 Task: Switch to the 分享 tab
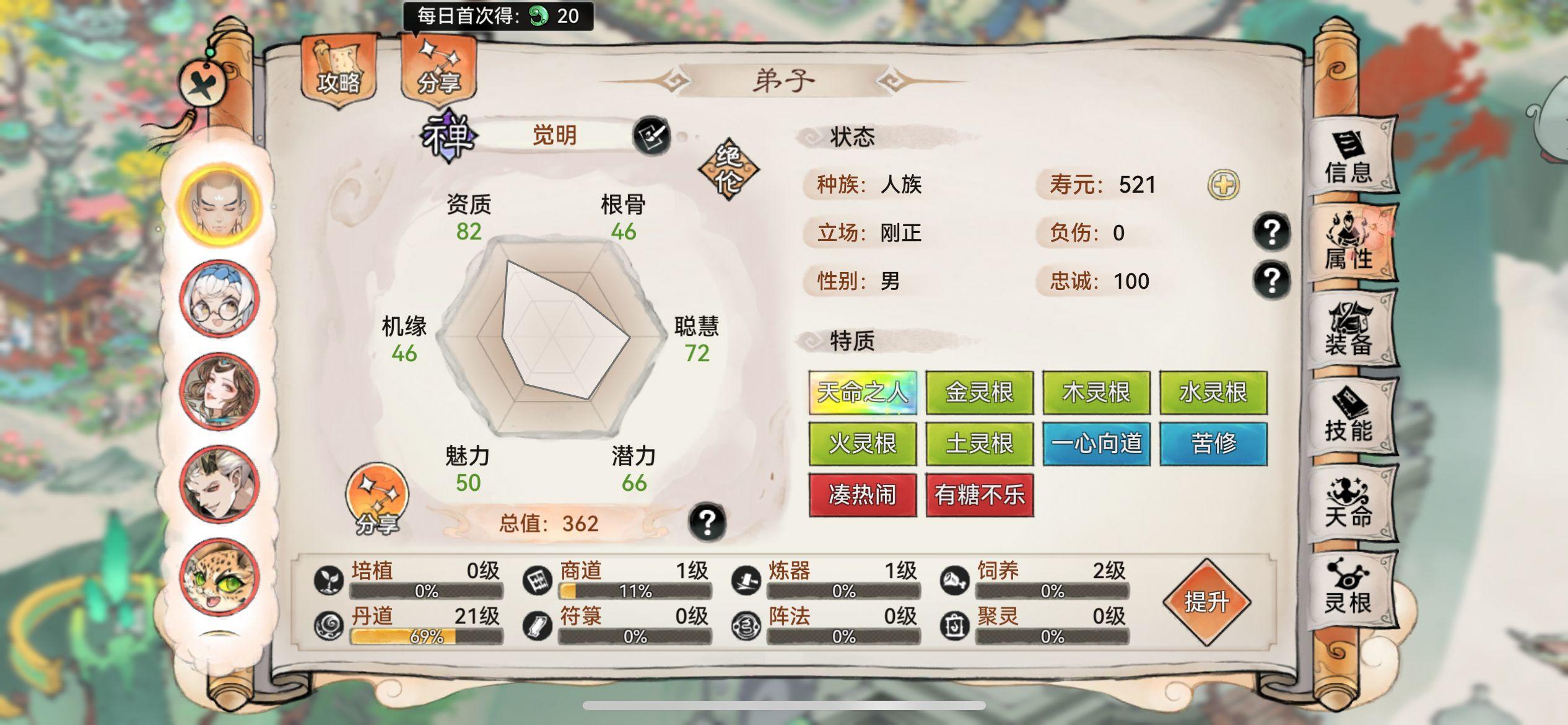(x=441, y=74)
